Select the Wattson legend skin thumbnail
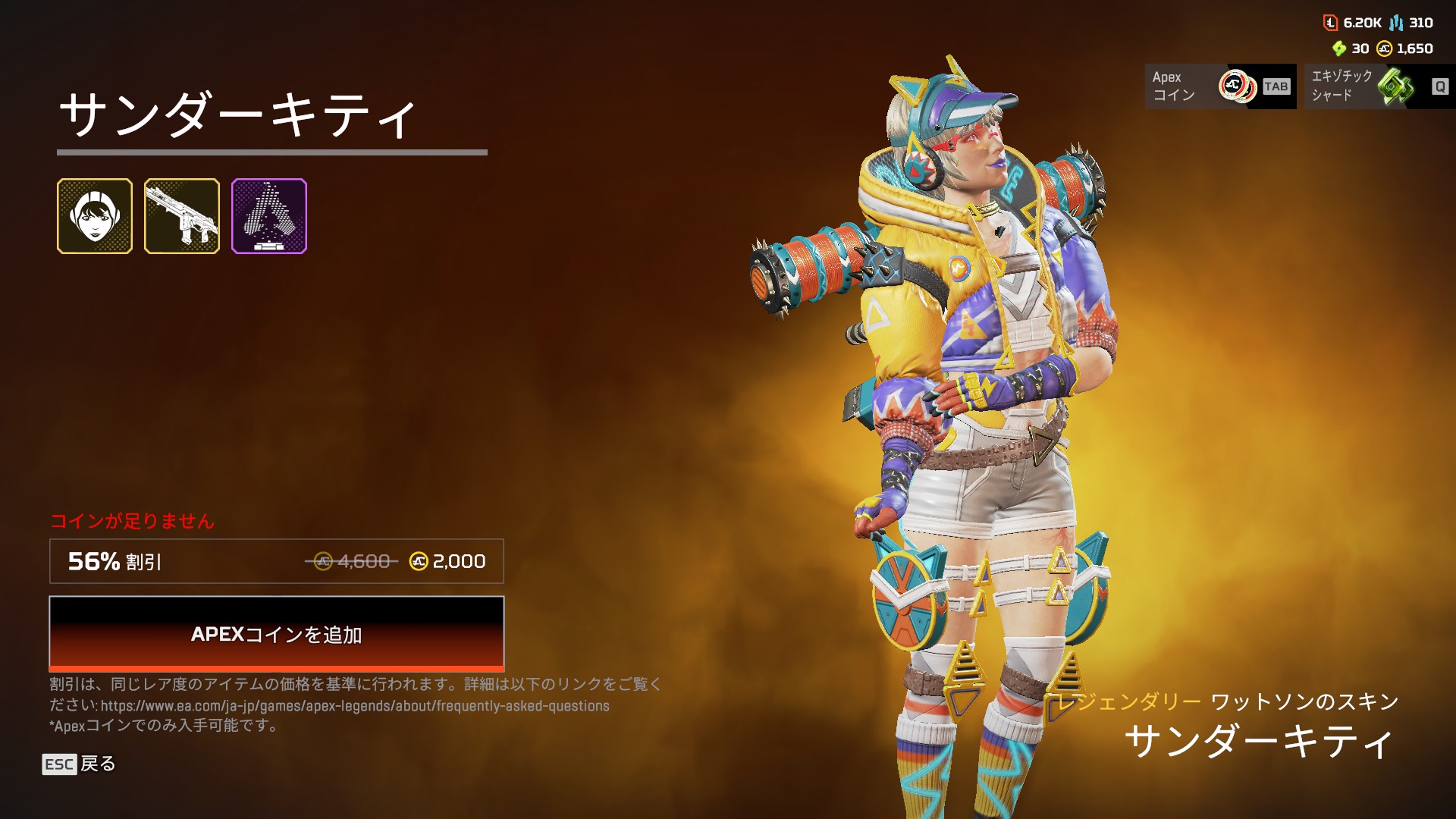 [x=95, y=216]
